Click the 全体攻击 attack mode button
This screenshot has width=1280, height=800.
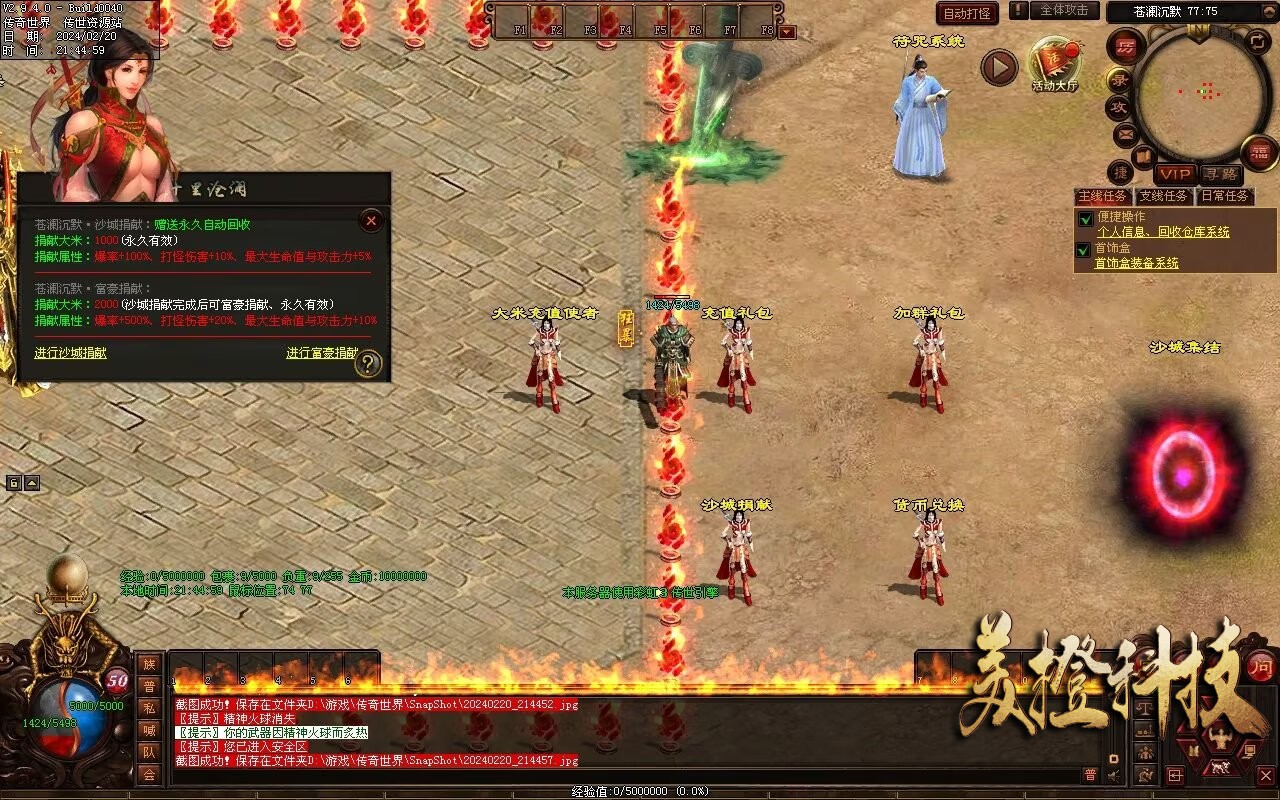click(1063, 10)
